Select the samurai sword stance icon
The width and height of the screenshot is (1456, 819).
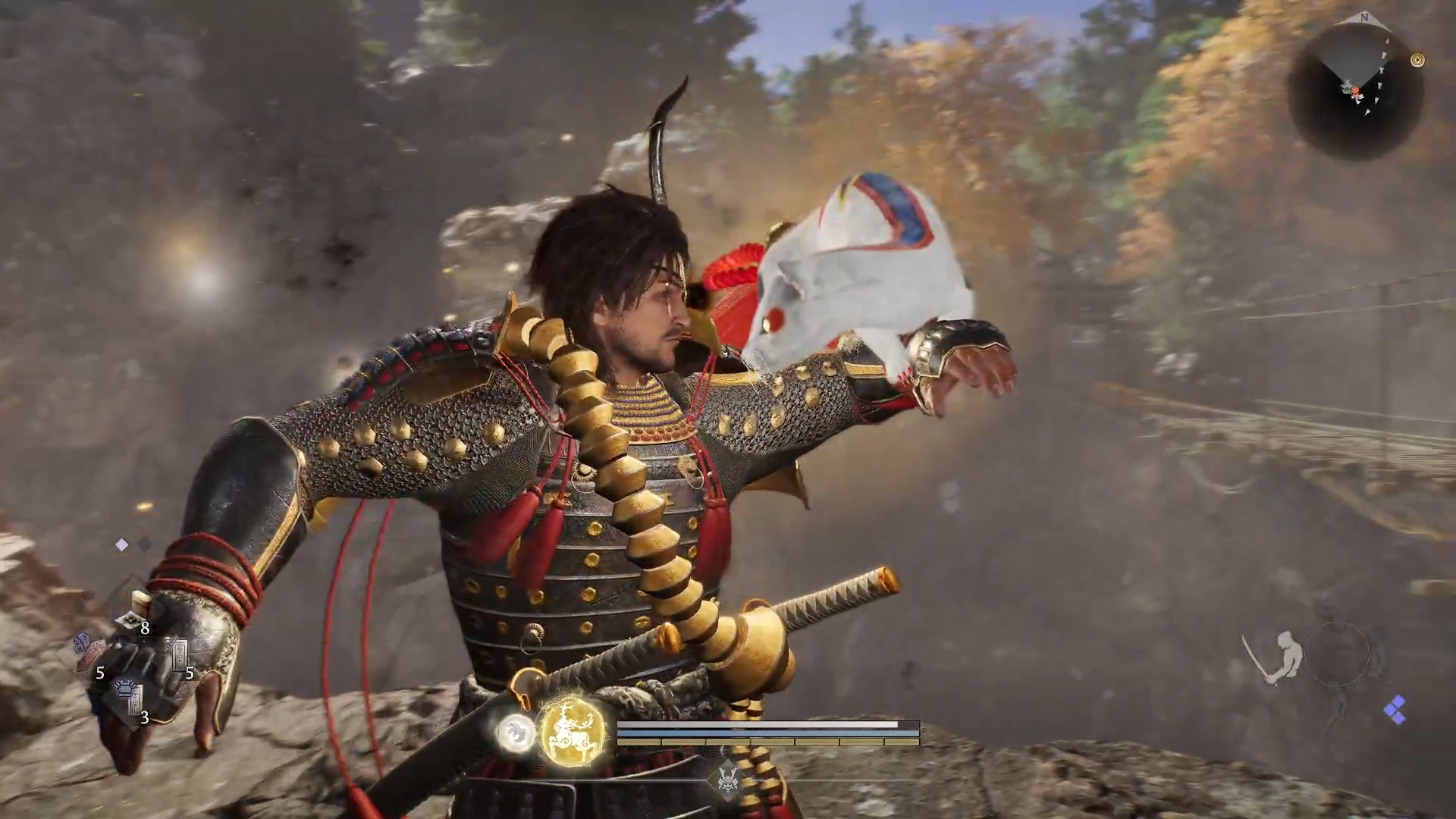1276,657
